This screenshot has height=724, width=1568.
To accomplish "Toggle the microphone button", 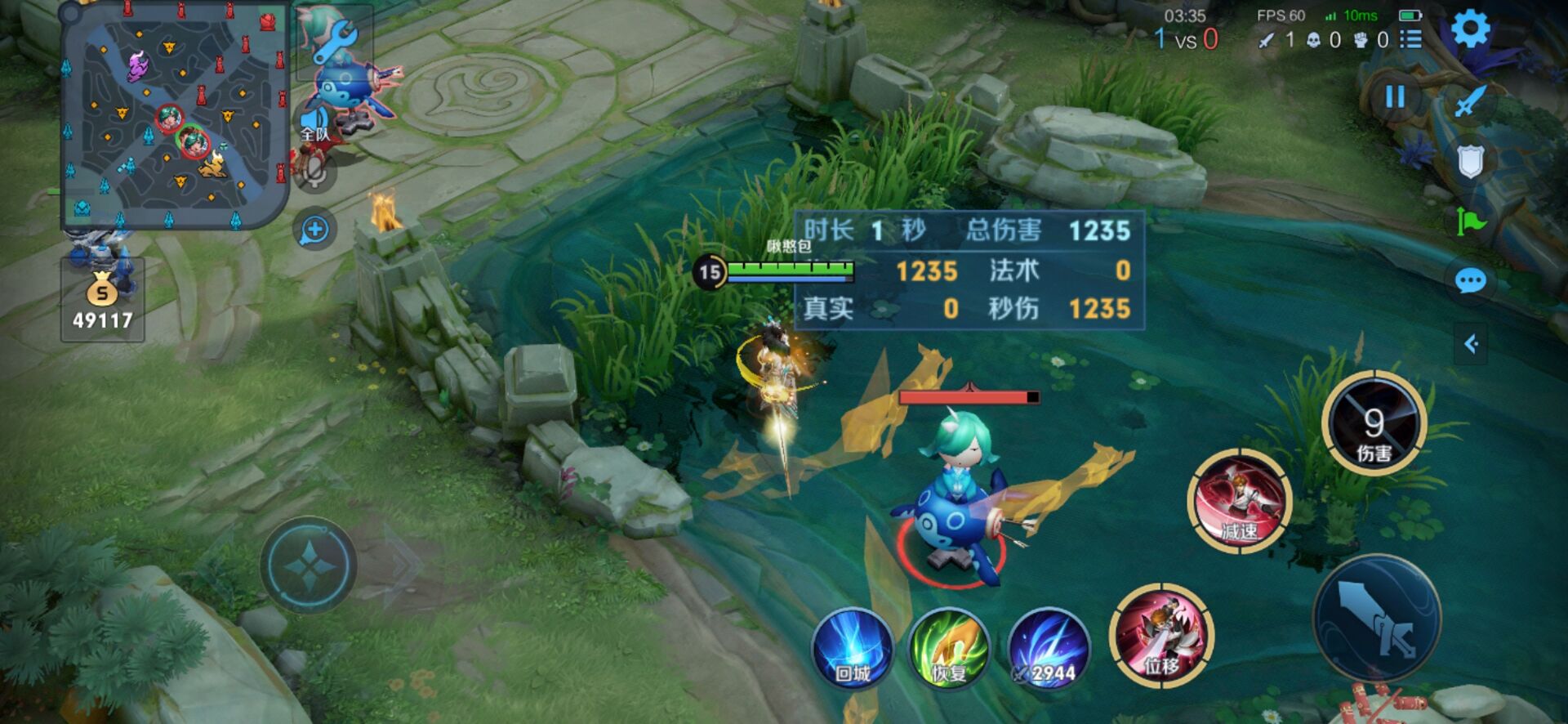I will 315,173.
